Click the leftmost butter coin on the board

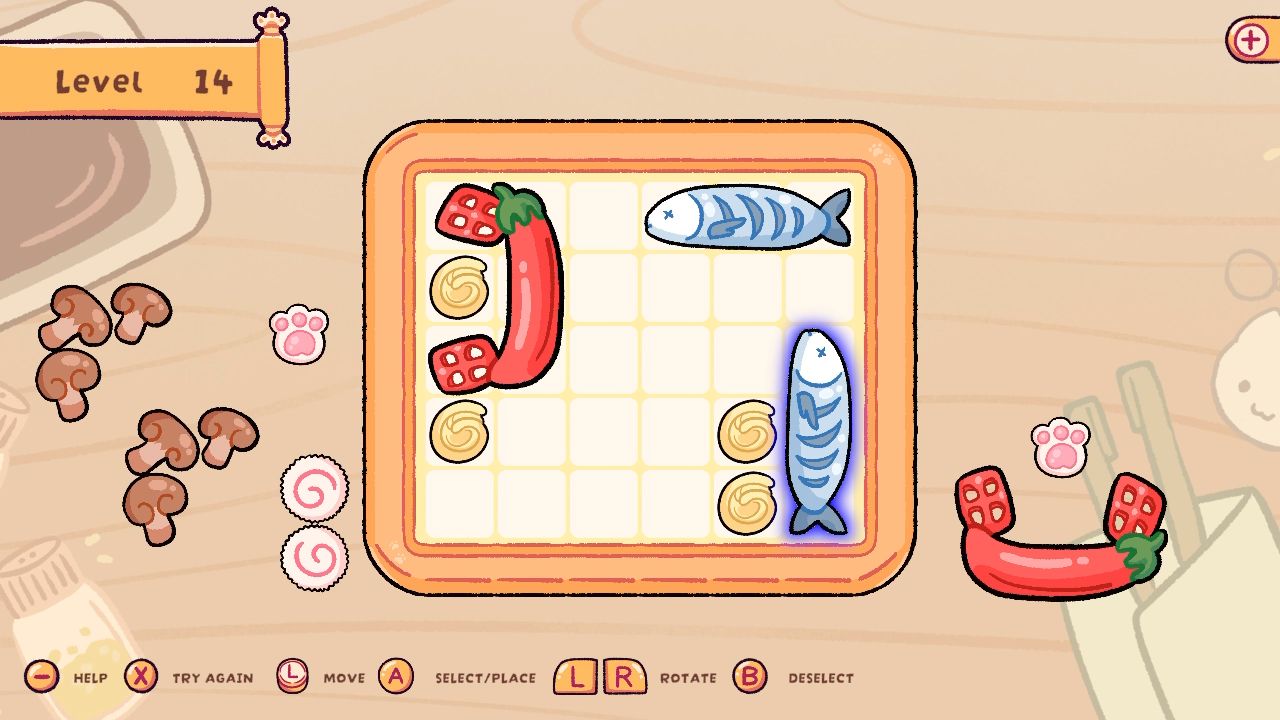click(460, 288)
